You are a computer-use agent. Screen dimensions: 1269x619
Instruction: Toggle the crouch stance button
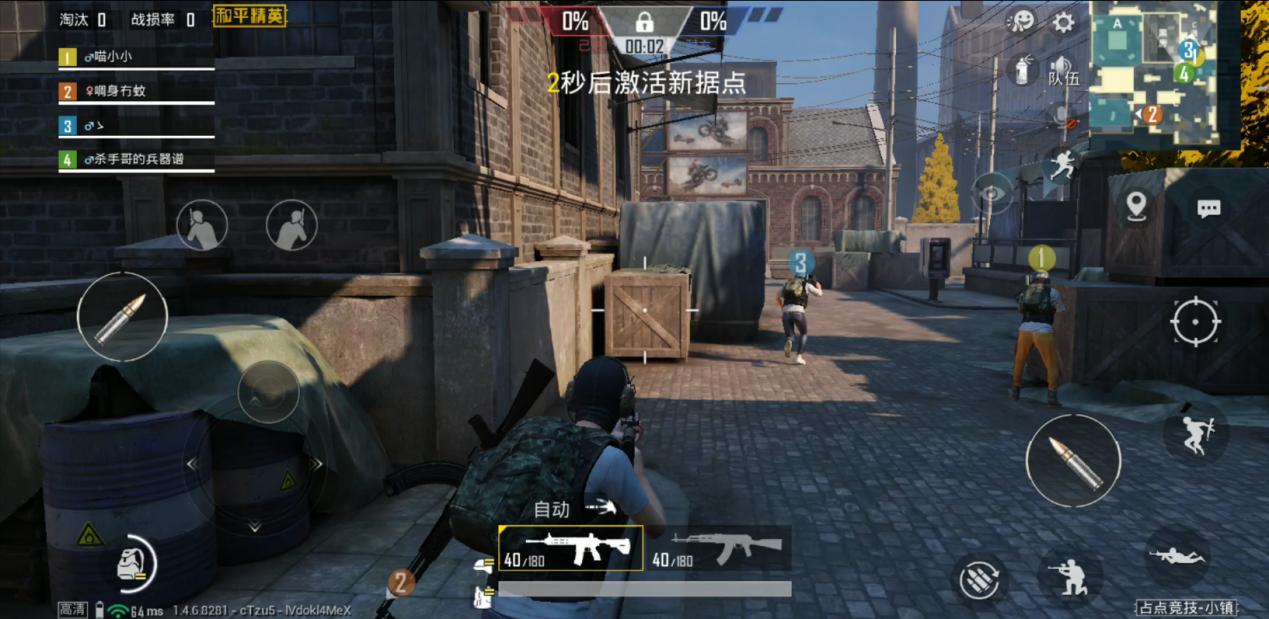[x=1070, y=577]
